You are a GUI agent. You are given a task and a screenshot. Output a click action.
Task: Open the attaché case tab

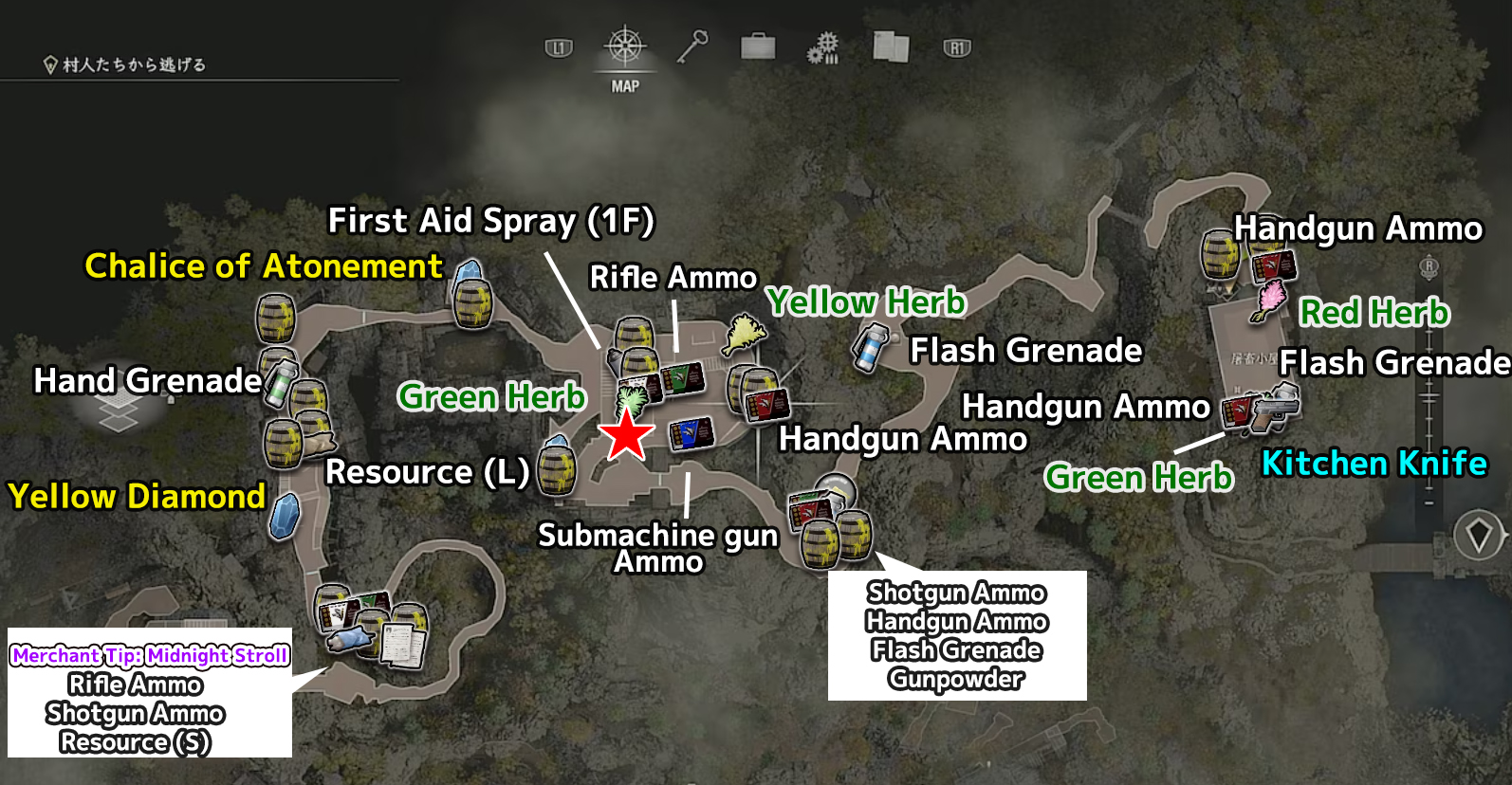pyautogui.click(x=758, y=46)
